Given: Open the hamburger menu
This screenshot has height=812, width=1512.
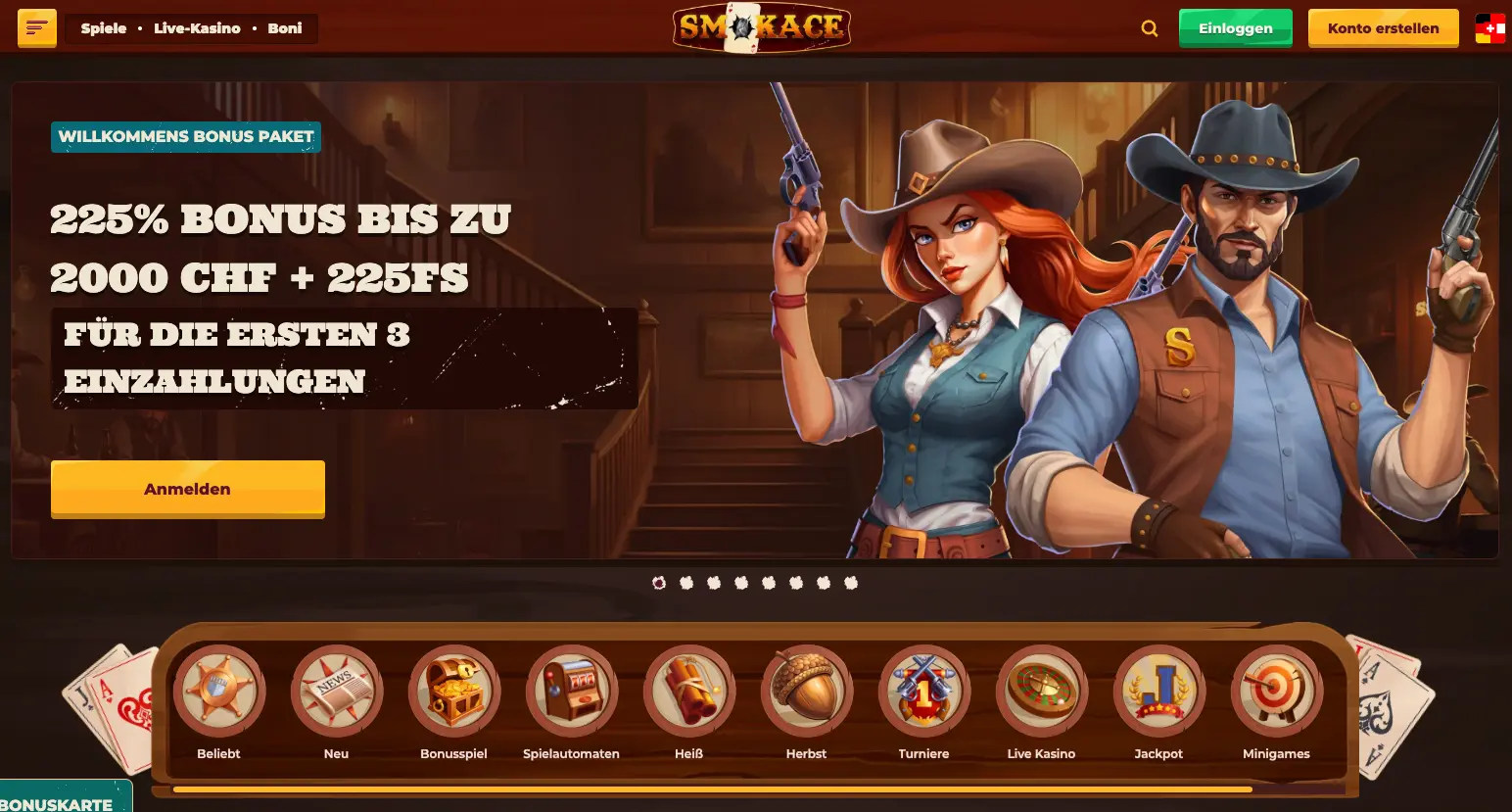Looking at the screenshot, I should click(37, 28).
